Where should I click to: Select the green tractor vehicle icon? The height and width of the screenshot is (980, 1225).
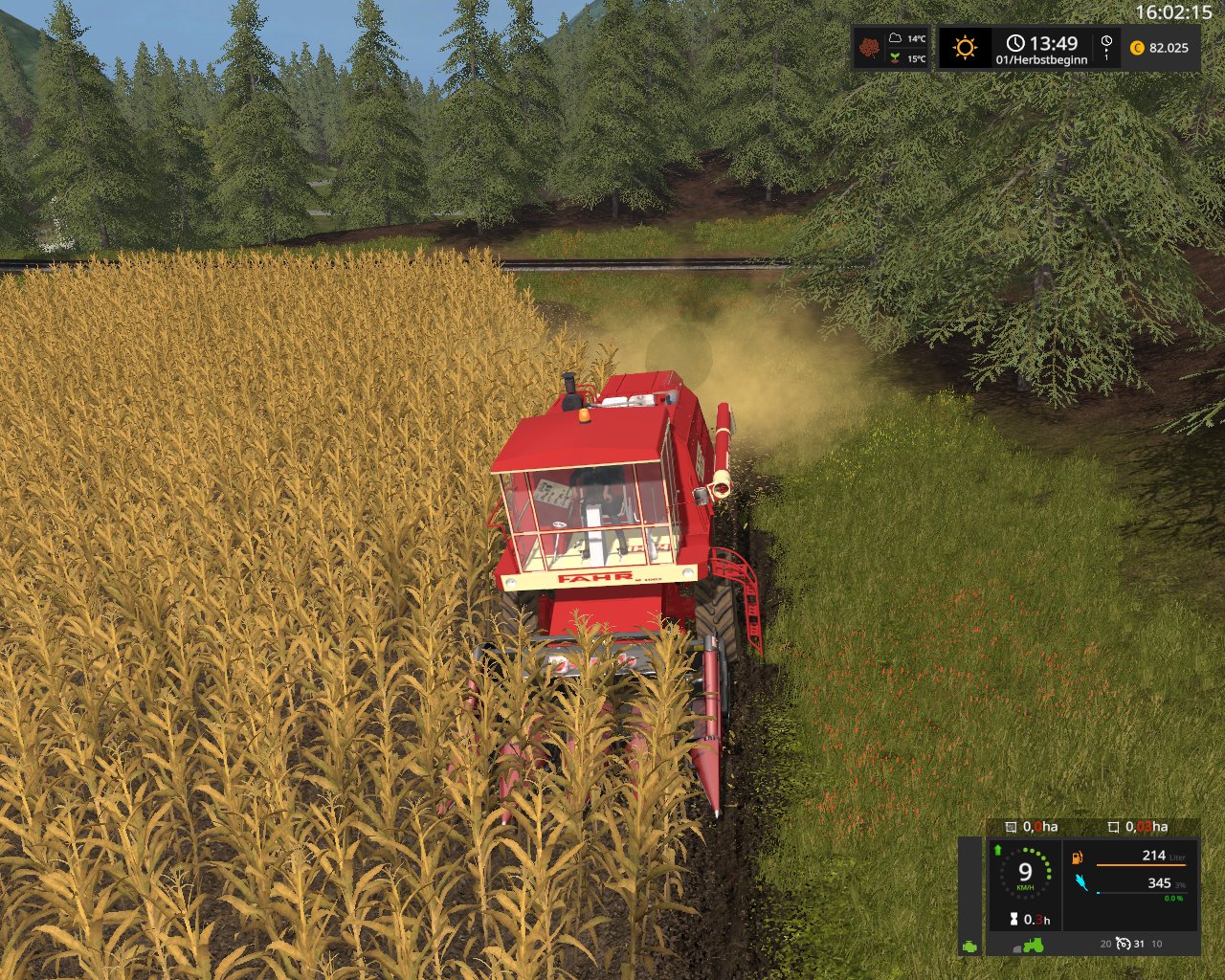pyautogui.click(x=1034, y=945)
